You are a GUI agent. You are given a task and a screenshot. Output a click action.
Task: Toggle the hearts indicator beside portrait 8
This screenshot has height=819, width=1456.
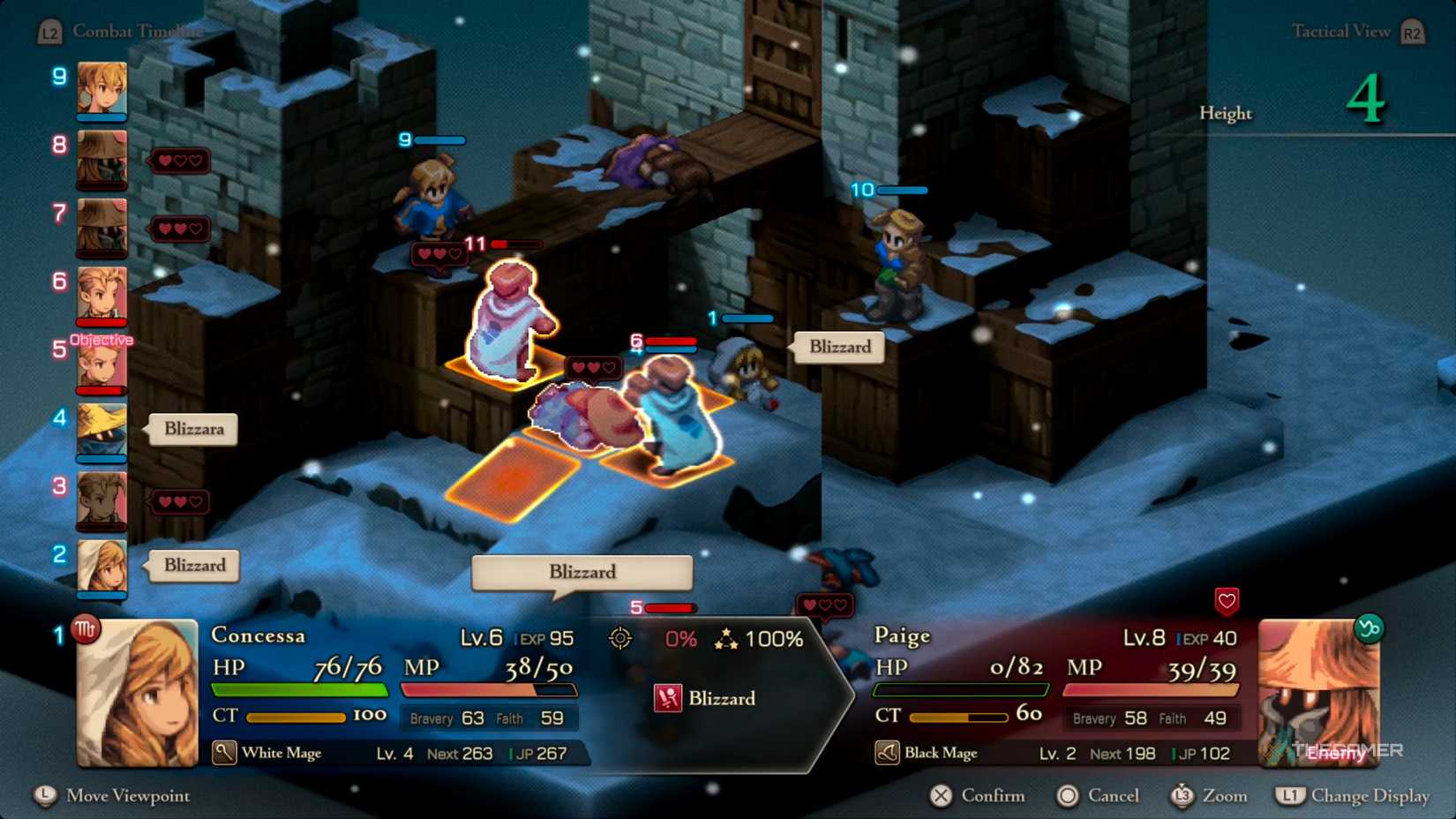181,161
